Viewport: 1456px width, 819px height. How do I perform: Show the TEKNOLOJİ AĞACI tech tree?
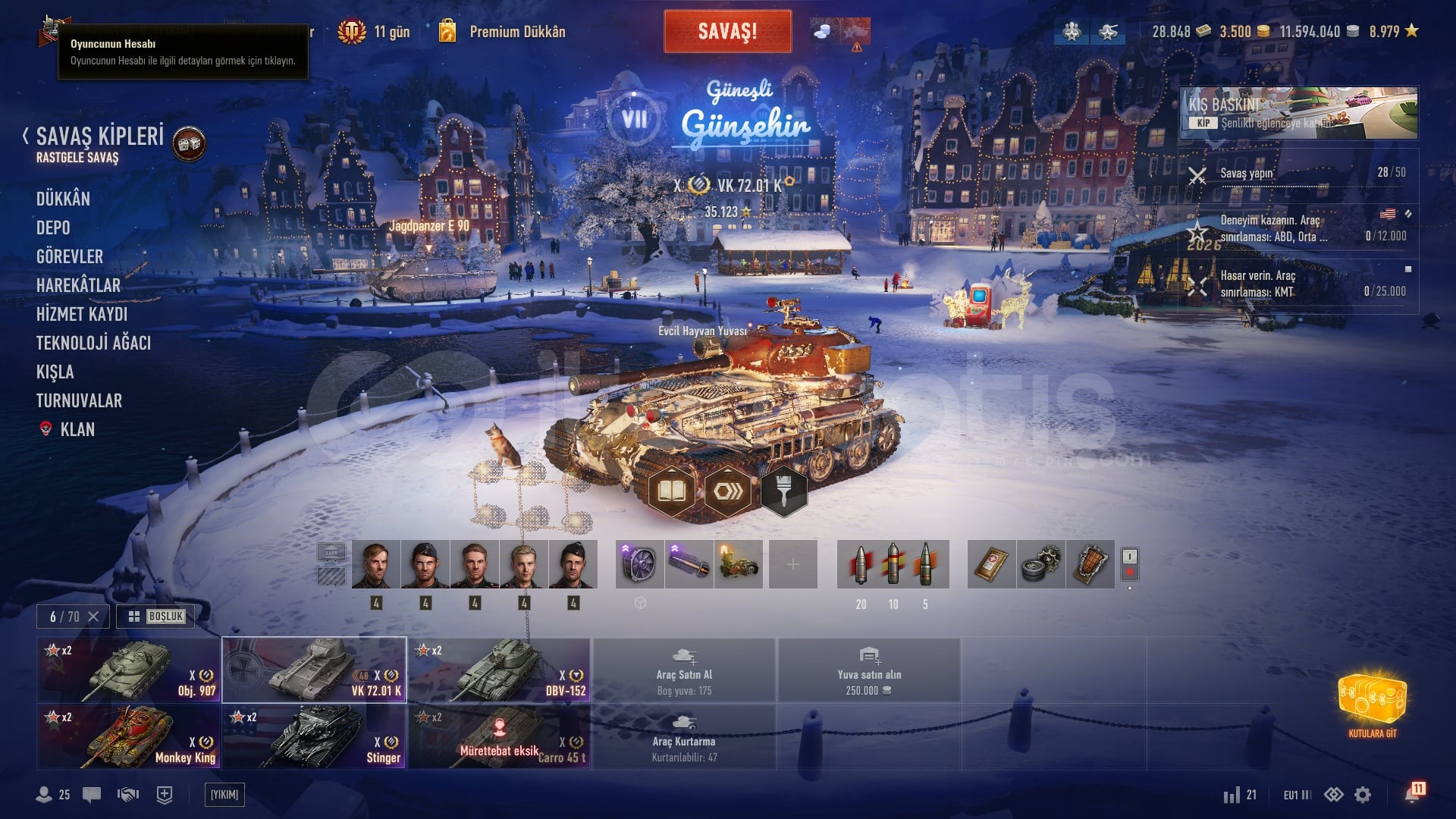(x=93, y=343)
